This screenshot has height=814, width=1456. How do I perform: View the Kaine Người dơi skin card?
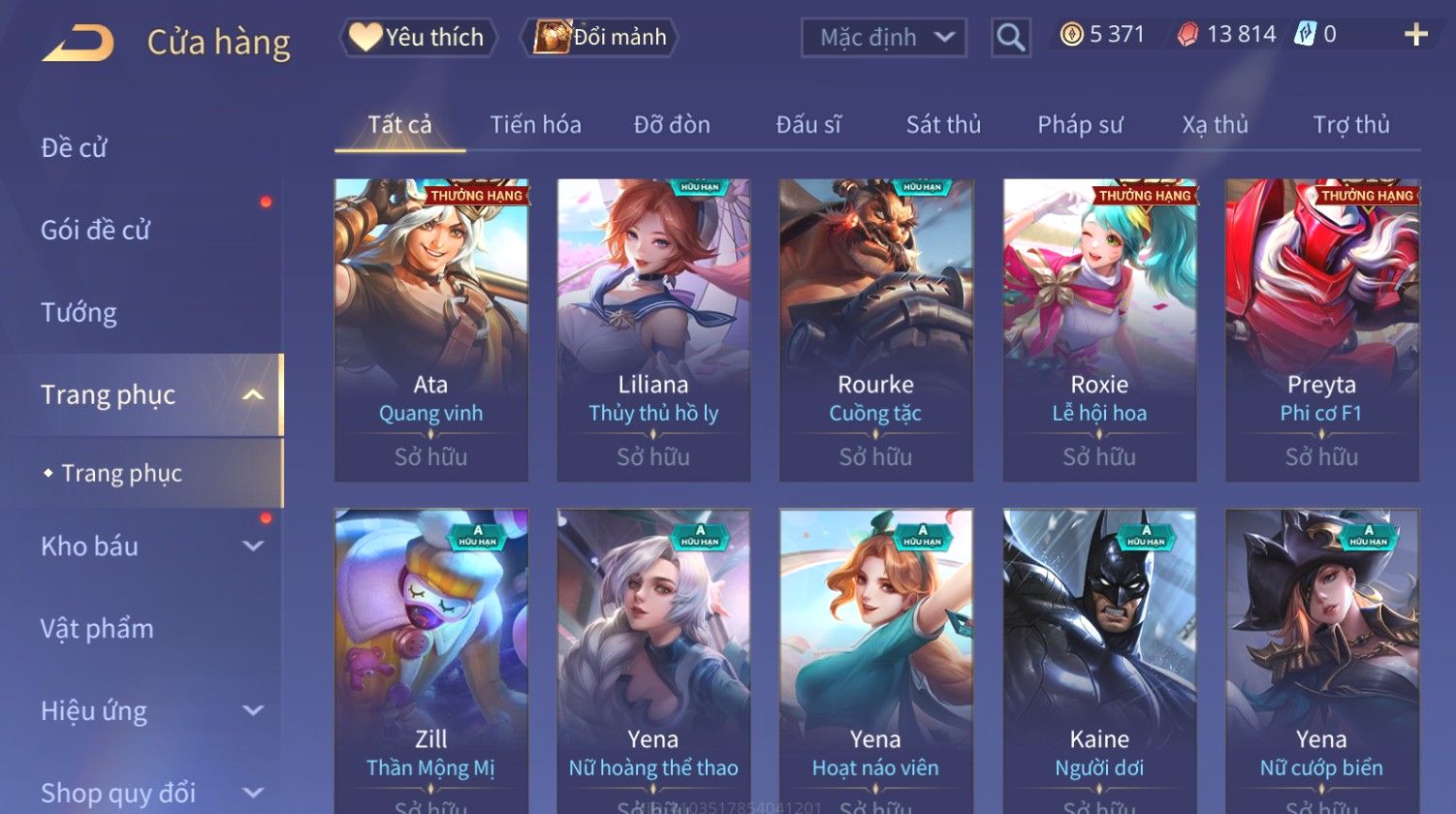point(1099,659)
